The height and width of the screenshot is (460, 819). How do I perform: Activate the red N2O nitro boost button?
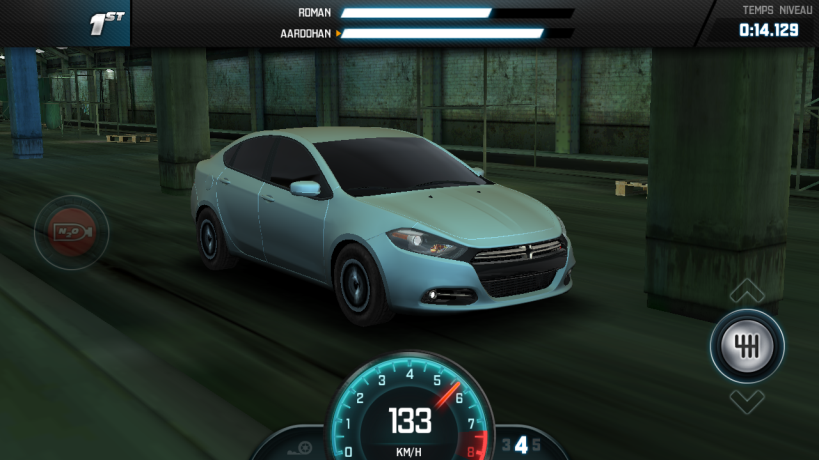coord(71,232)
